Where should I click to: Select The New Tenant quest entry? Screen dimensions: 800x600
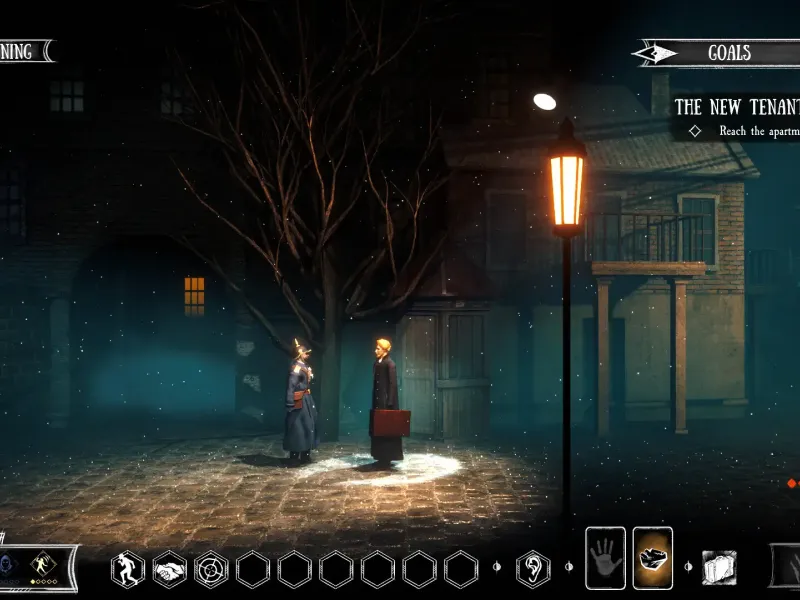[x=737, y=106]
